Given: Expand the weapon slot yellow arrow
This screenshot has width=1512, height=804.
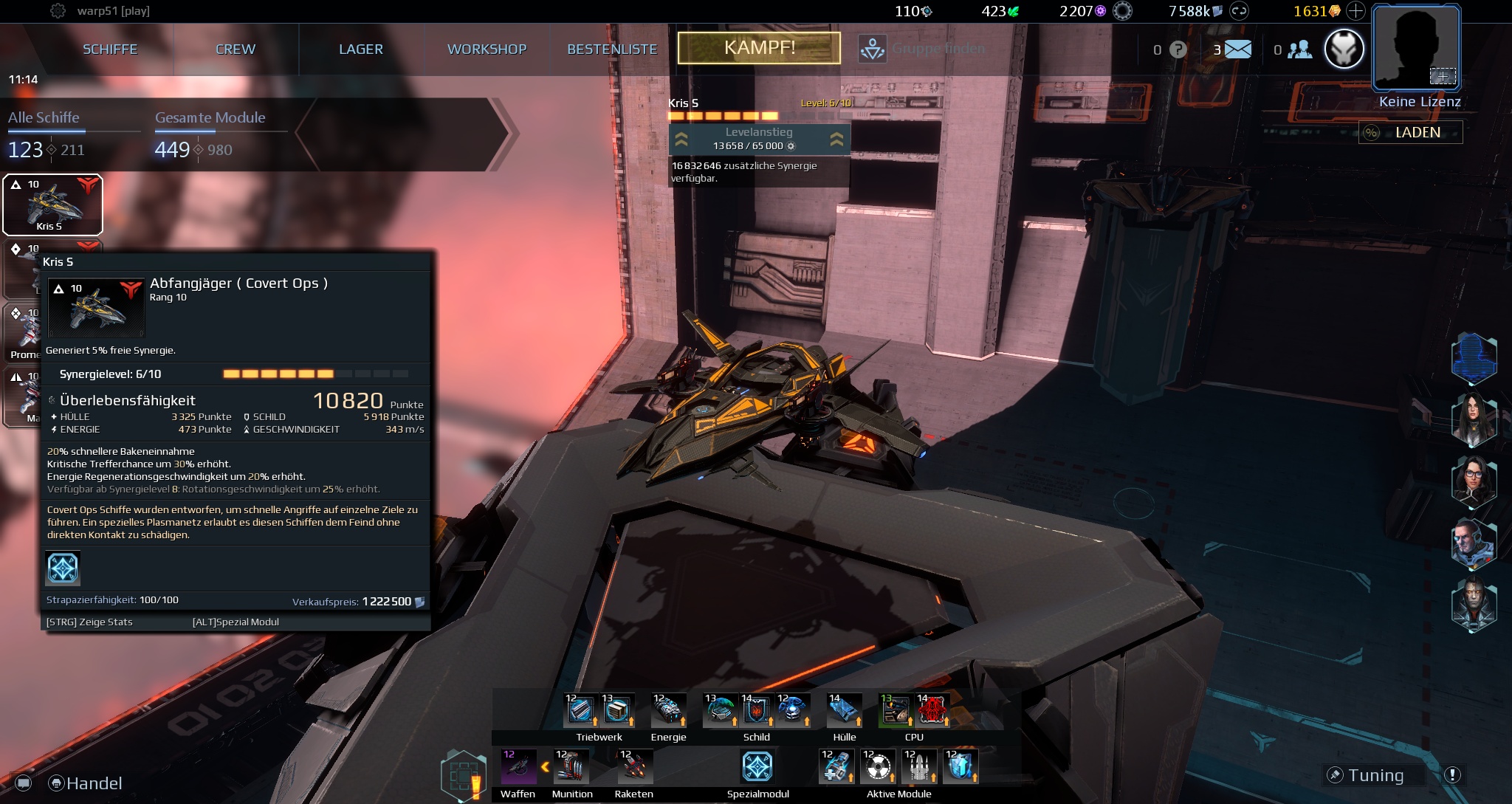Looking at the screenshot, I should coord(544,766).
